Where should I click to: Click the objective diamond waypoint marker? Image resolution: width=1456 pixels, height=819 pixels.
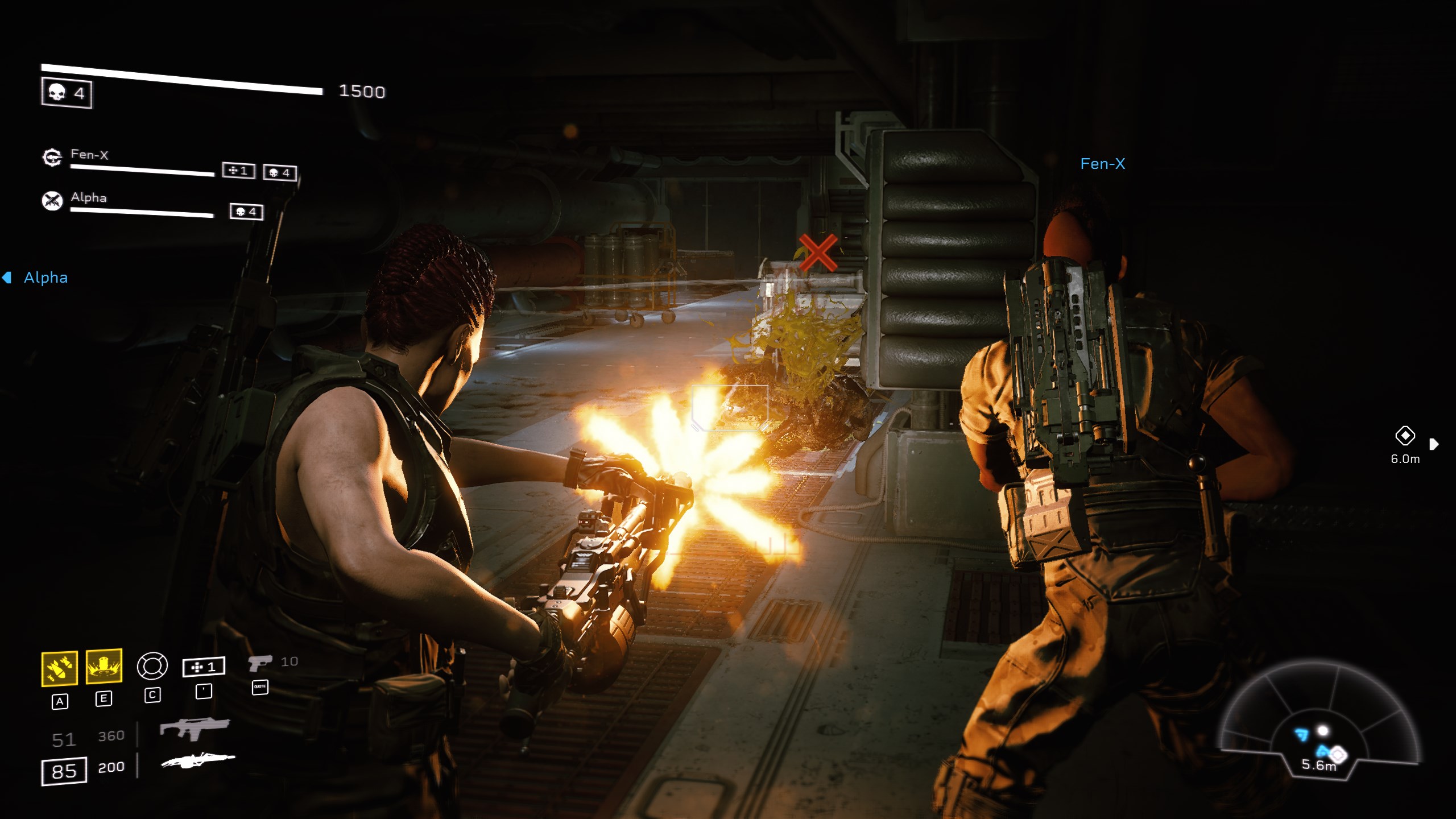pos(1405,436)
